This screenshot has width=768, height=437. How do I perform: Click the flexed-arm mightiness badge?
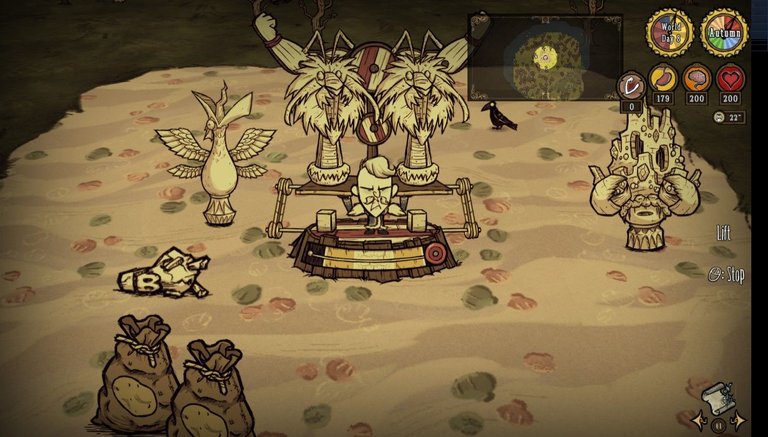(x=630, y=86)
